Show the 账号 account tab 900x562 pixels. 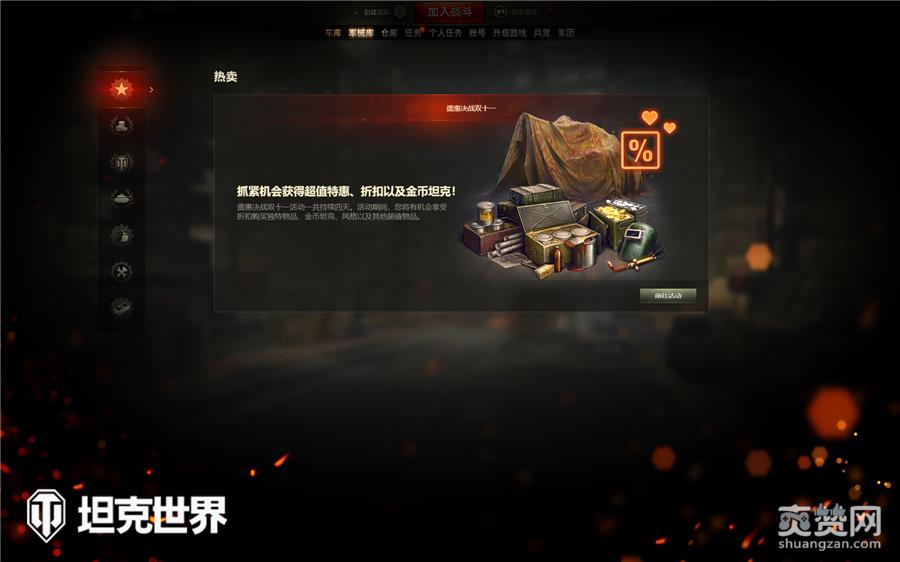(x=477, y=33)
